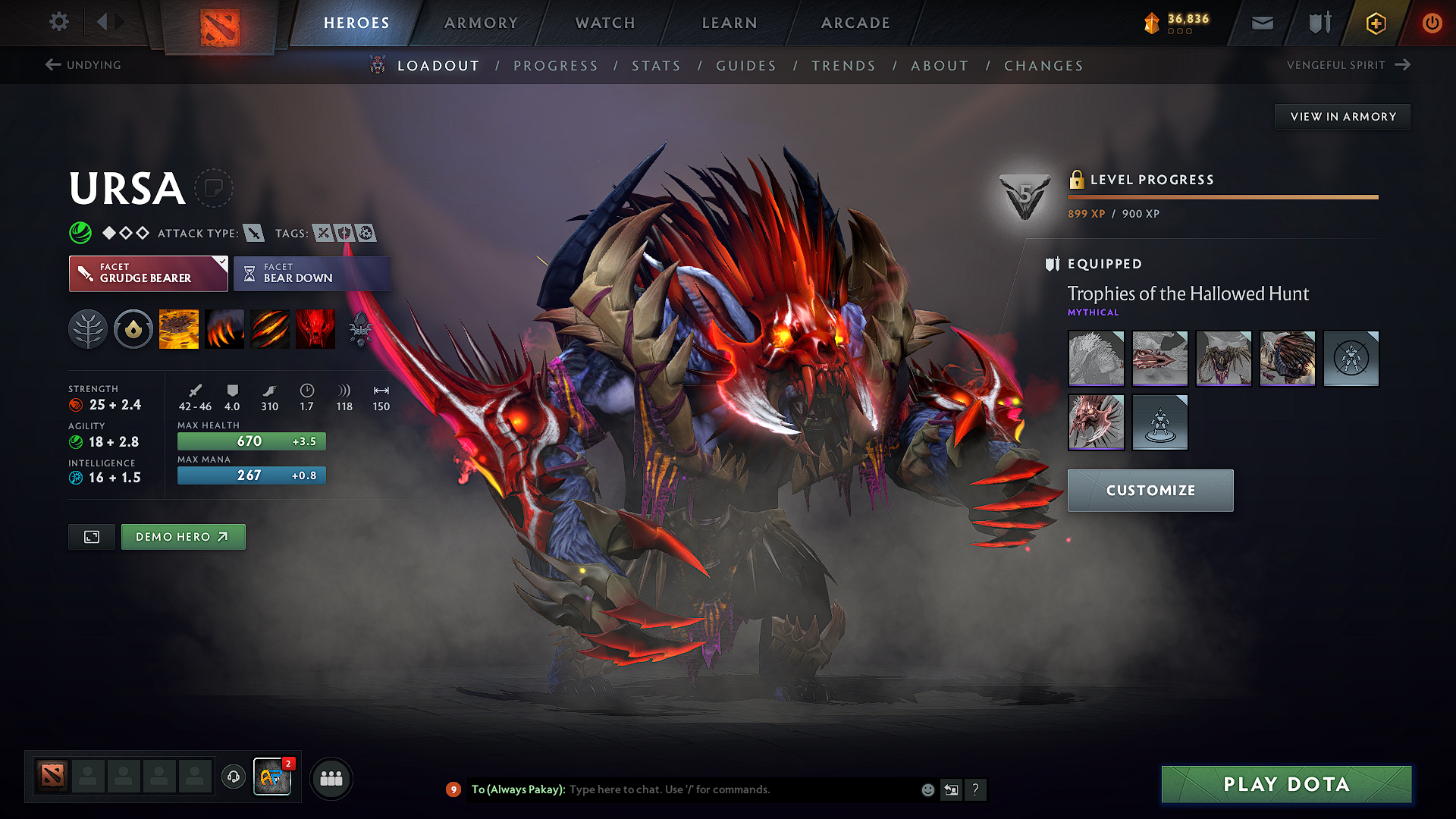This screenshot has height=819, width=1456.
Task: Open the Dota Plus hexagon icon
Action: [x=1375, y=23]
